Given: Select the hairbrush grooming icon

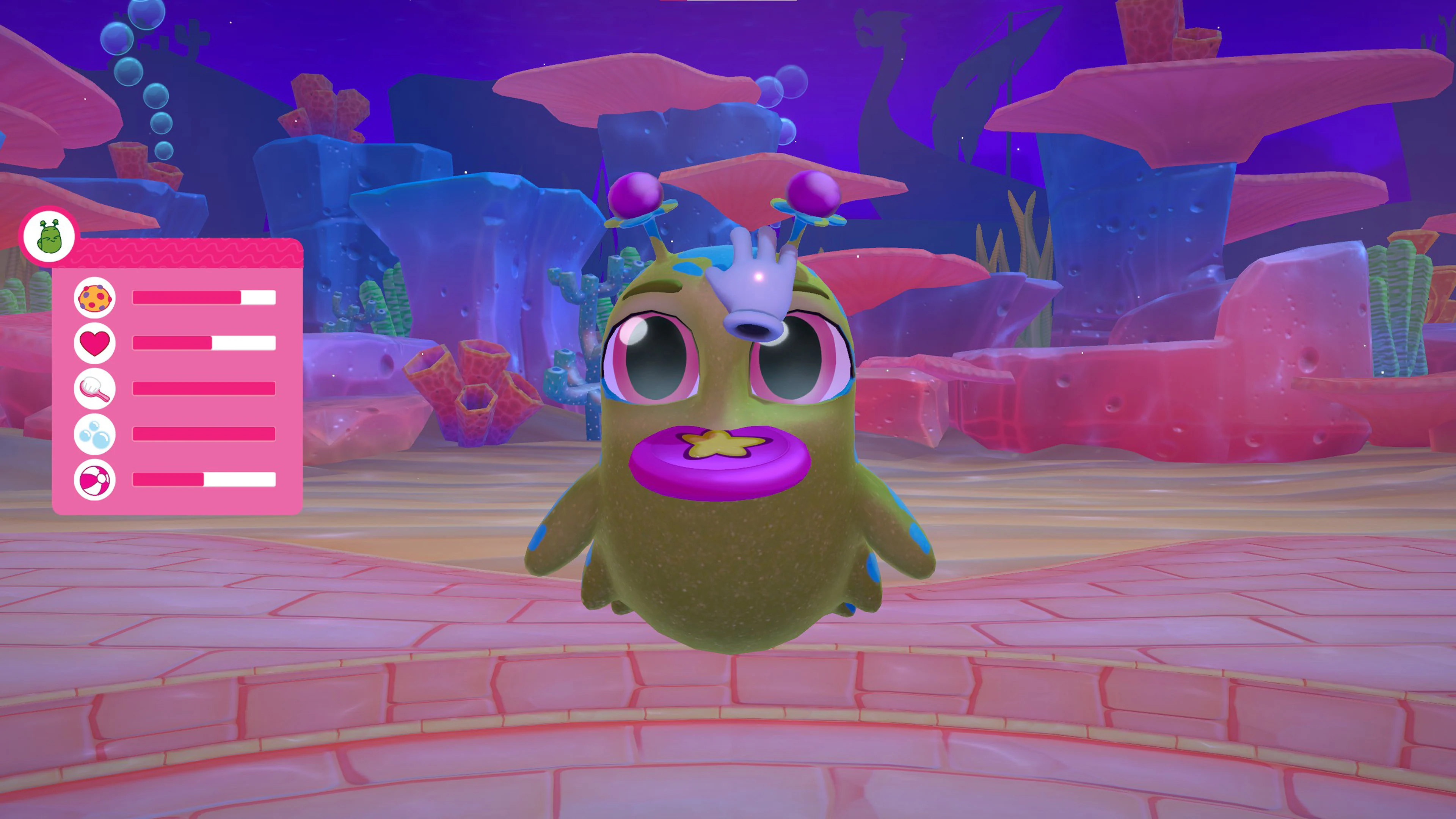Looking at the screenshot, I should click(x=94, y=389).
